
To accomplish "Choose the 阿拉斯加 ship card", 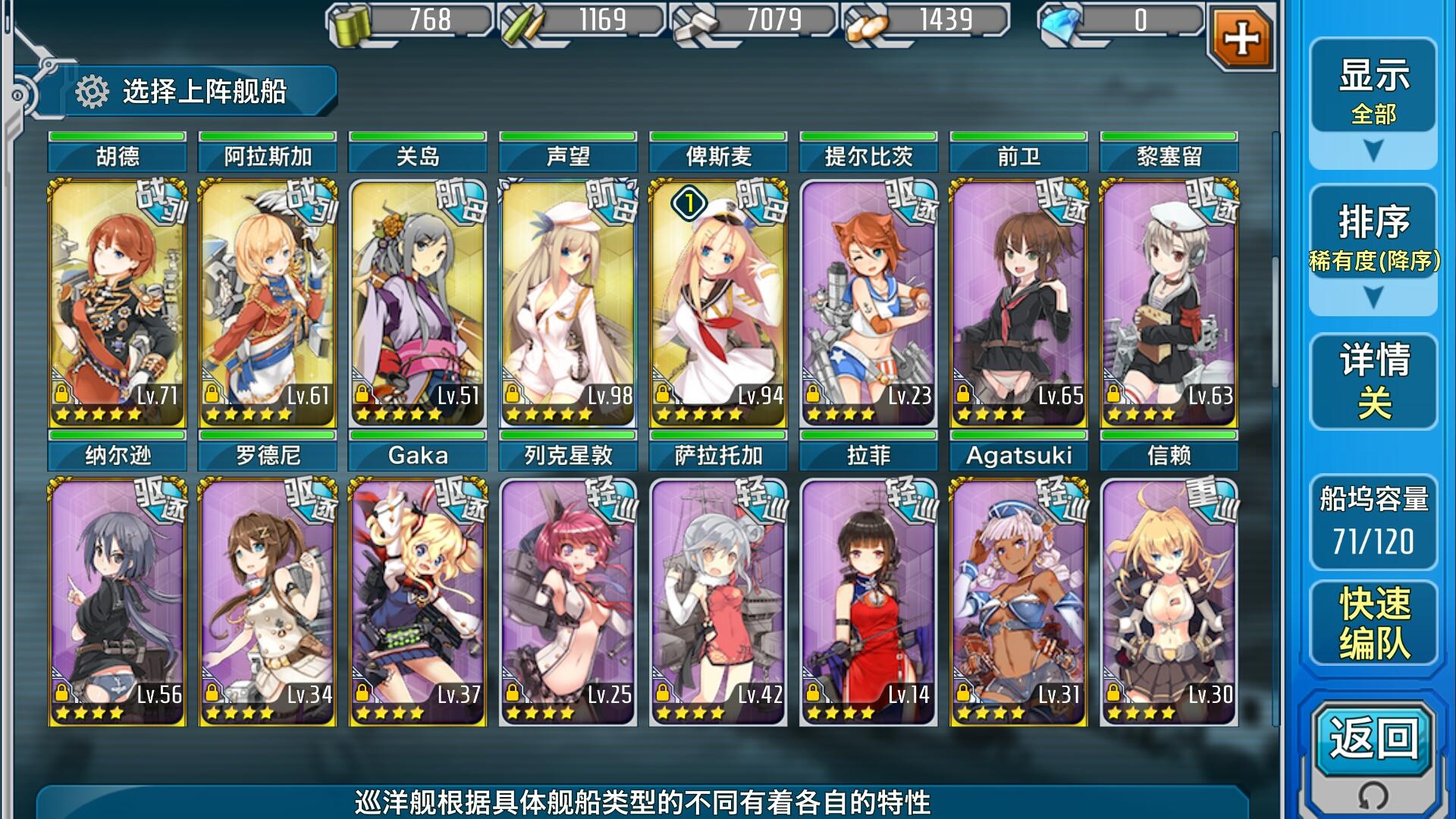I will coord(268,303).
